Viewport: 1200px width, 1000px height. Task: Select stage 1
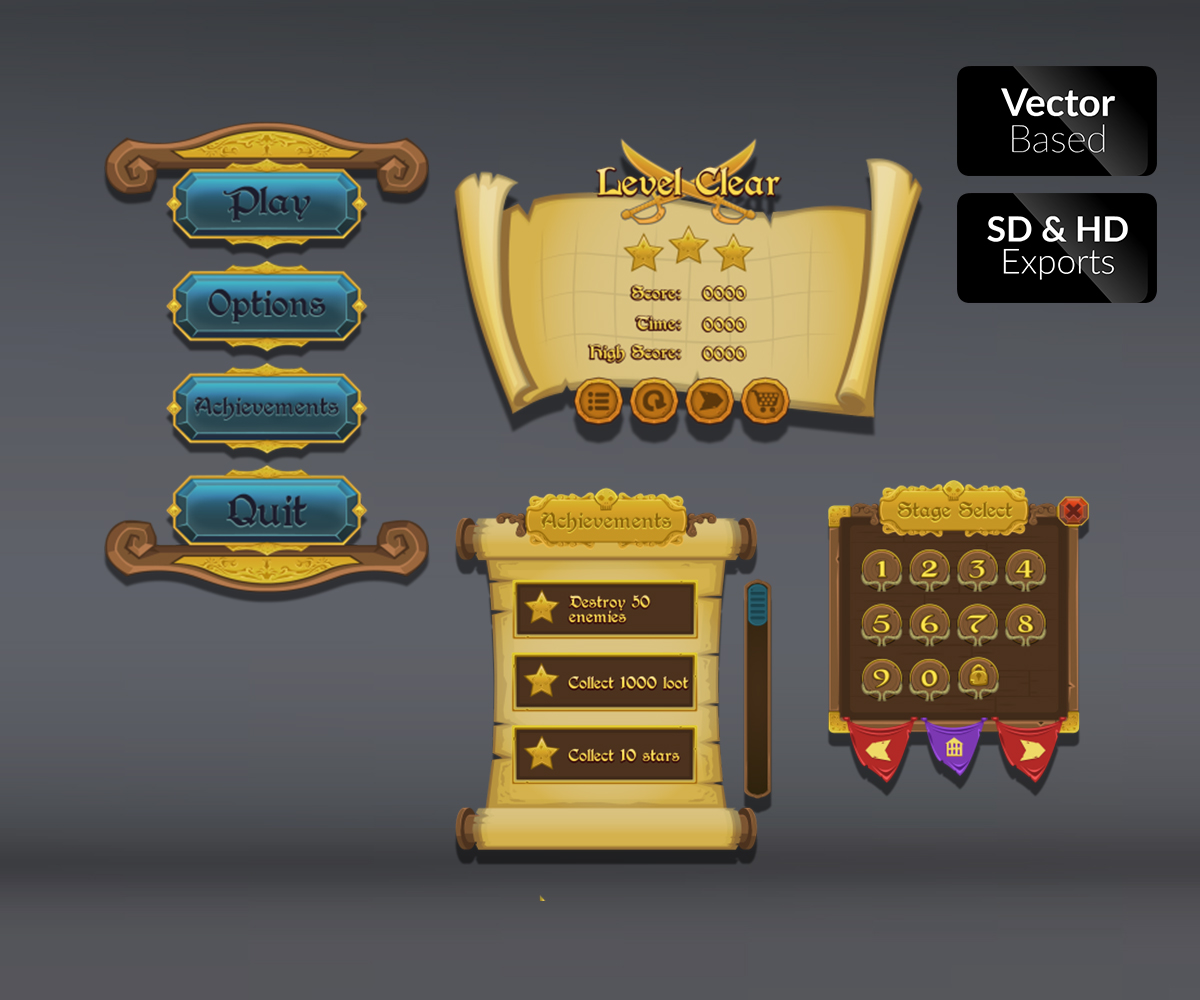click(881, 570)
